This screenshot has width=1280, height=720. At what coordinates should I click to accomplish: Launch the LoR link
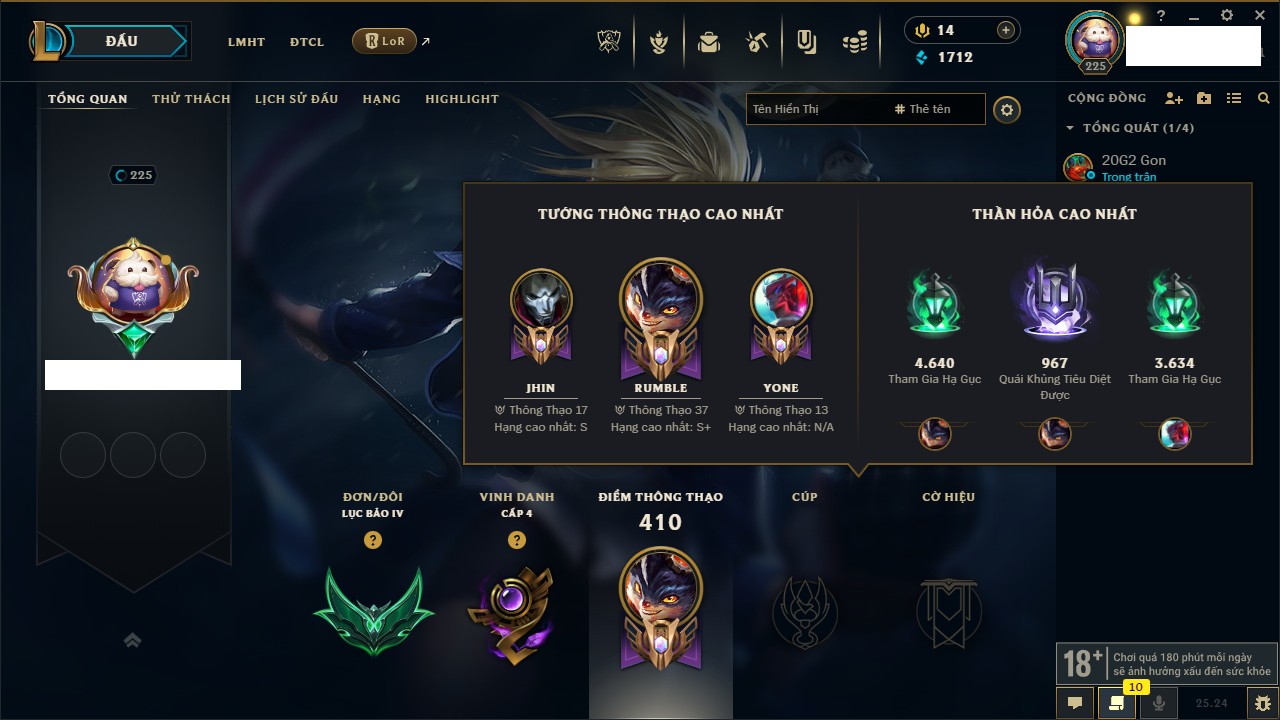coord(385,42)
